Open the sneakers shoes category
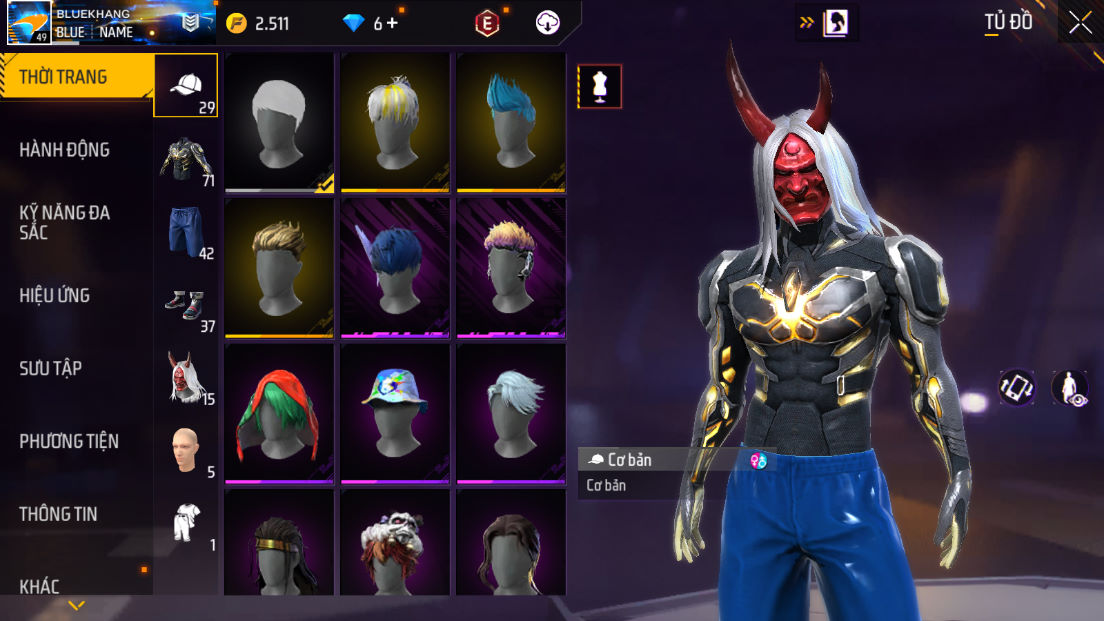Image resolution: width=1104 pixels, height=621 pixels. pos(186,304)
